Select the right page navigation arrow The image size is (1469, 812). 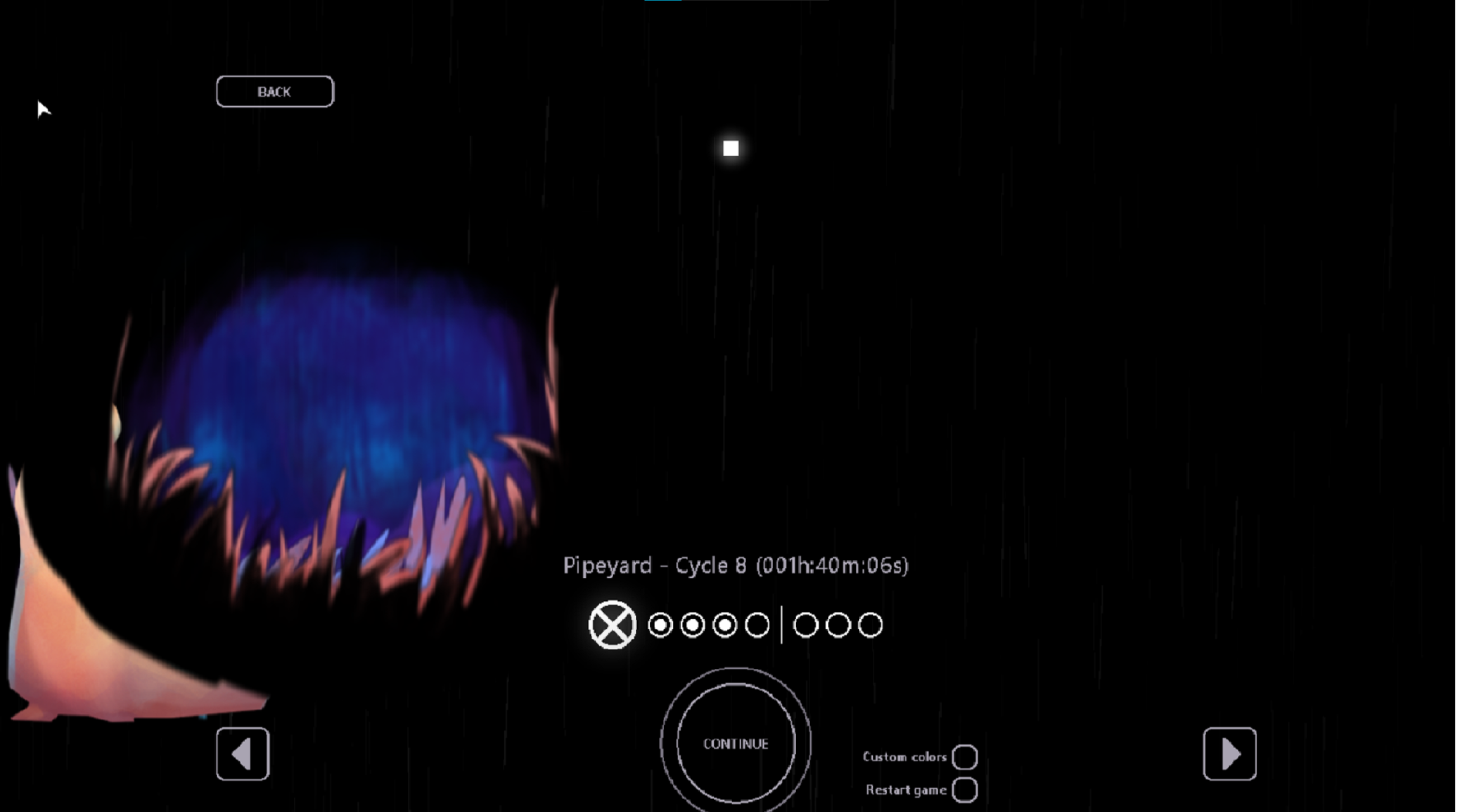[x=1230, y=754]
